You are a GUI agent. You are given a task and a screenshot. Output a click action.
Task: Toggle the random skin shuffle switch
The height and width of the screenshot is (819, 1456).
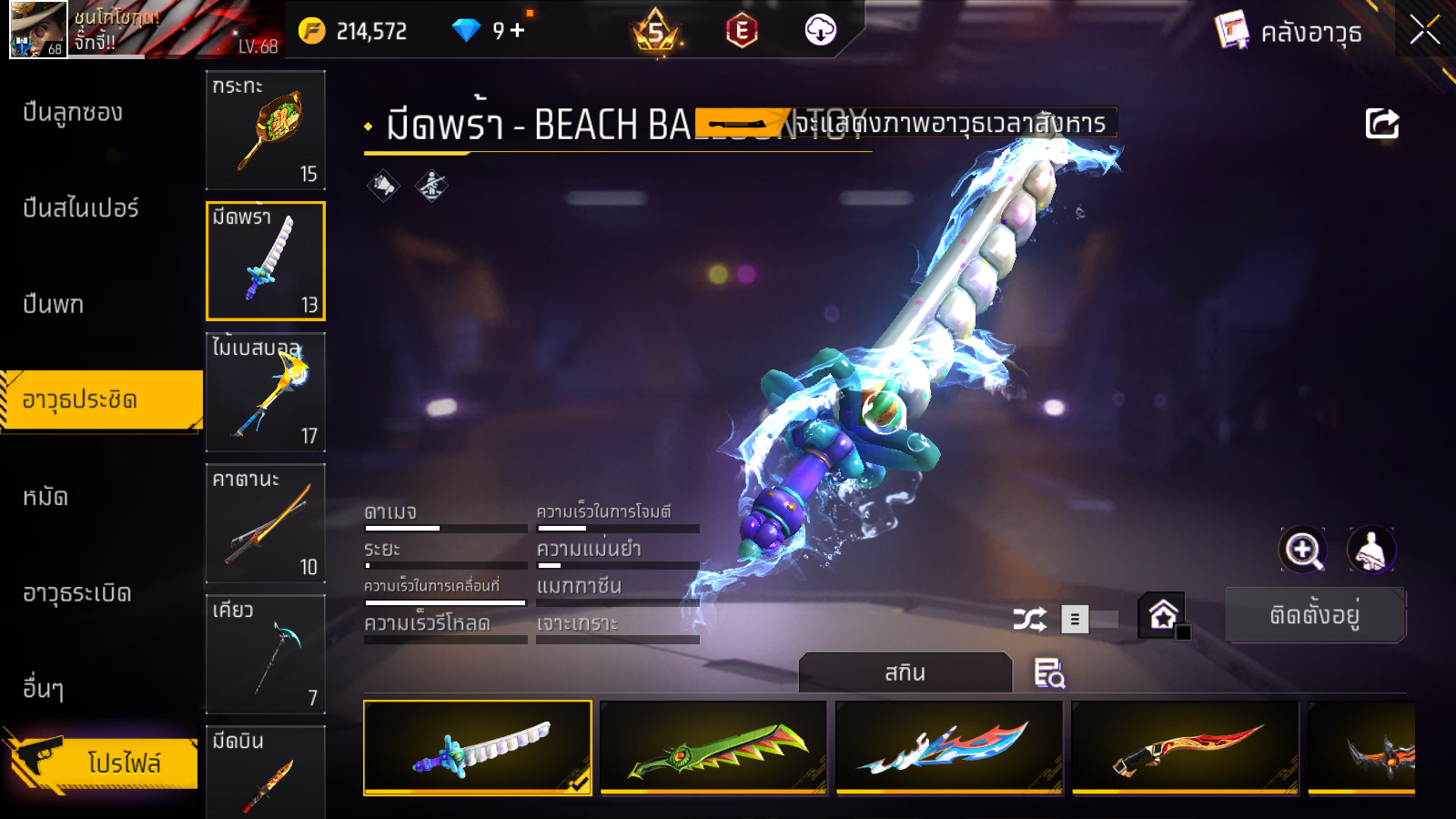[1090, 620]
